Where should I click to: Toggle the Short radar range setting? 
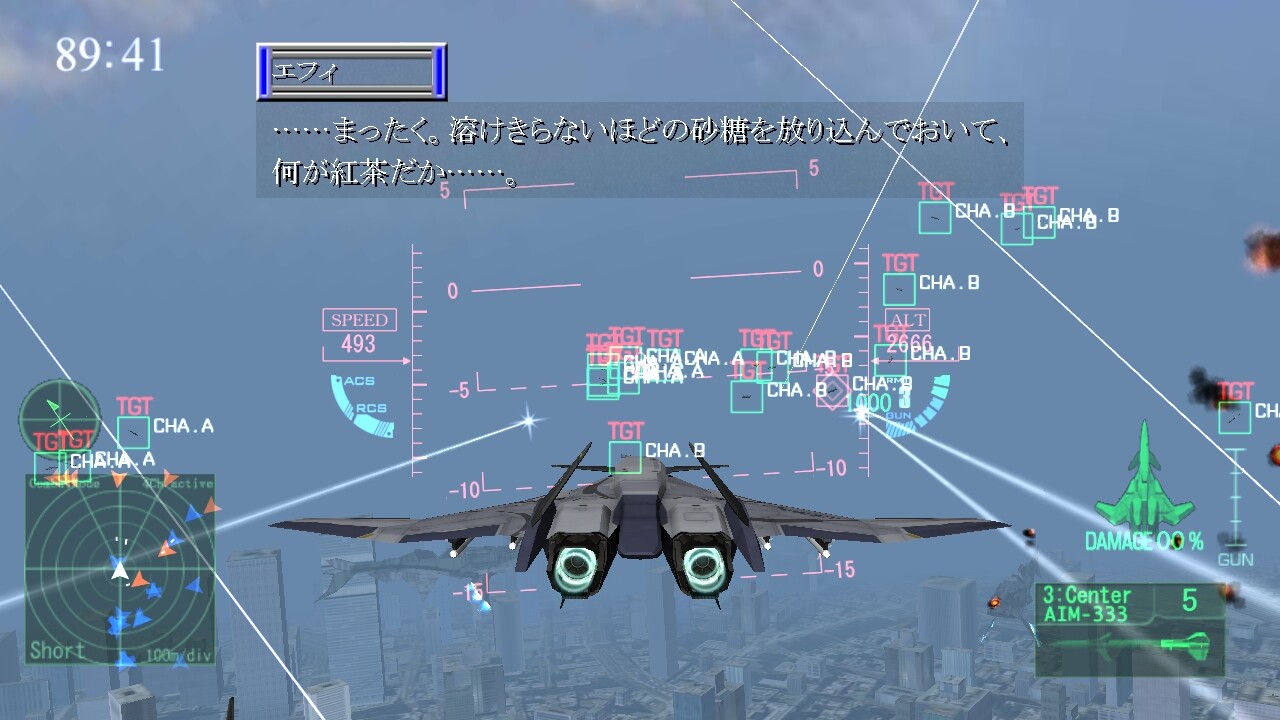click(x=55, y=649)
